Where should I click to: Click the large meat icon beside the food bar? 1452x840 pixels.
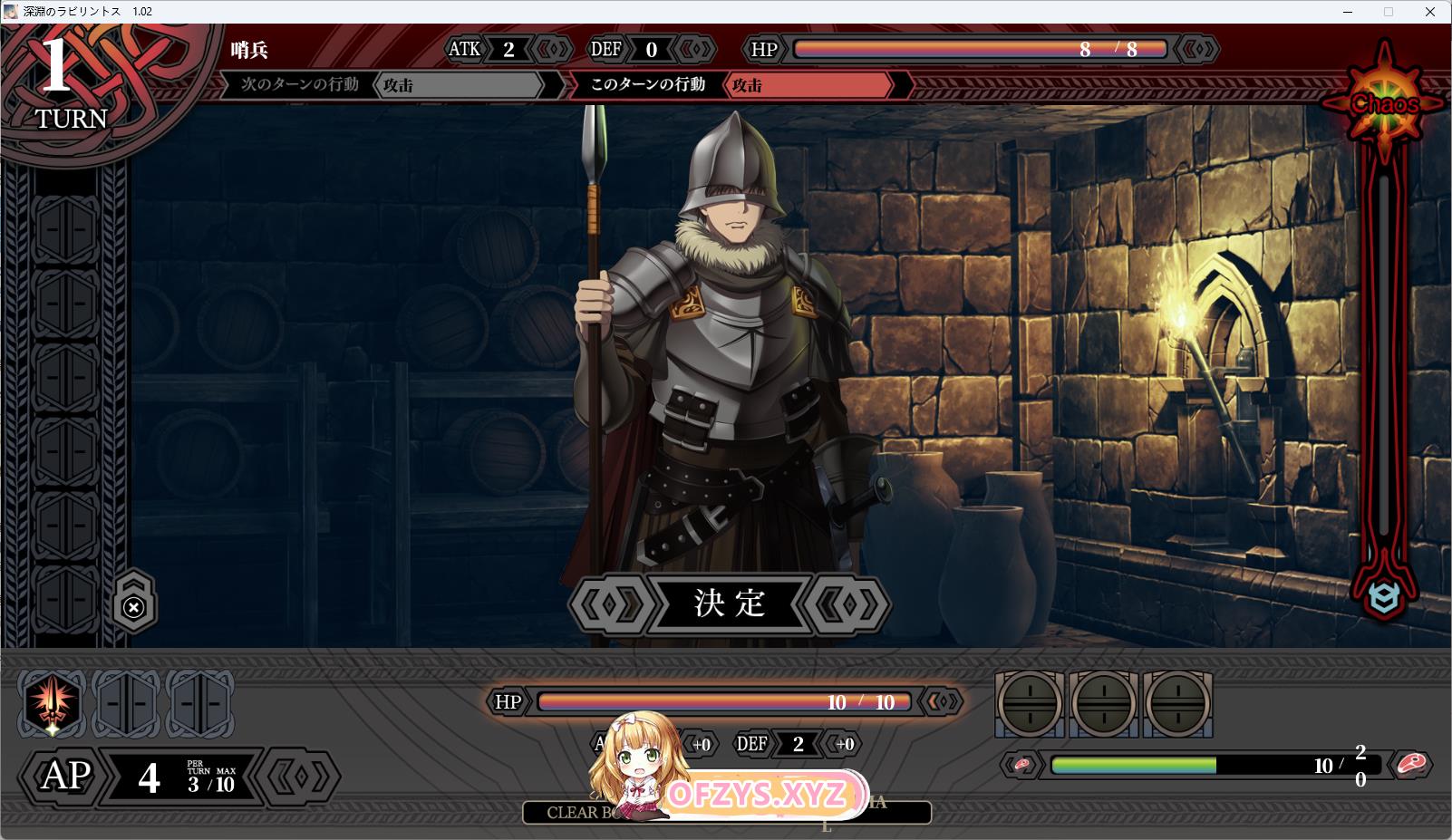click(1410, 765)
